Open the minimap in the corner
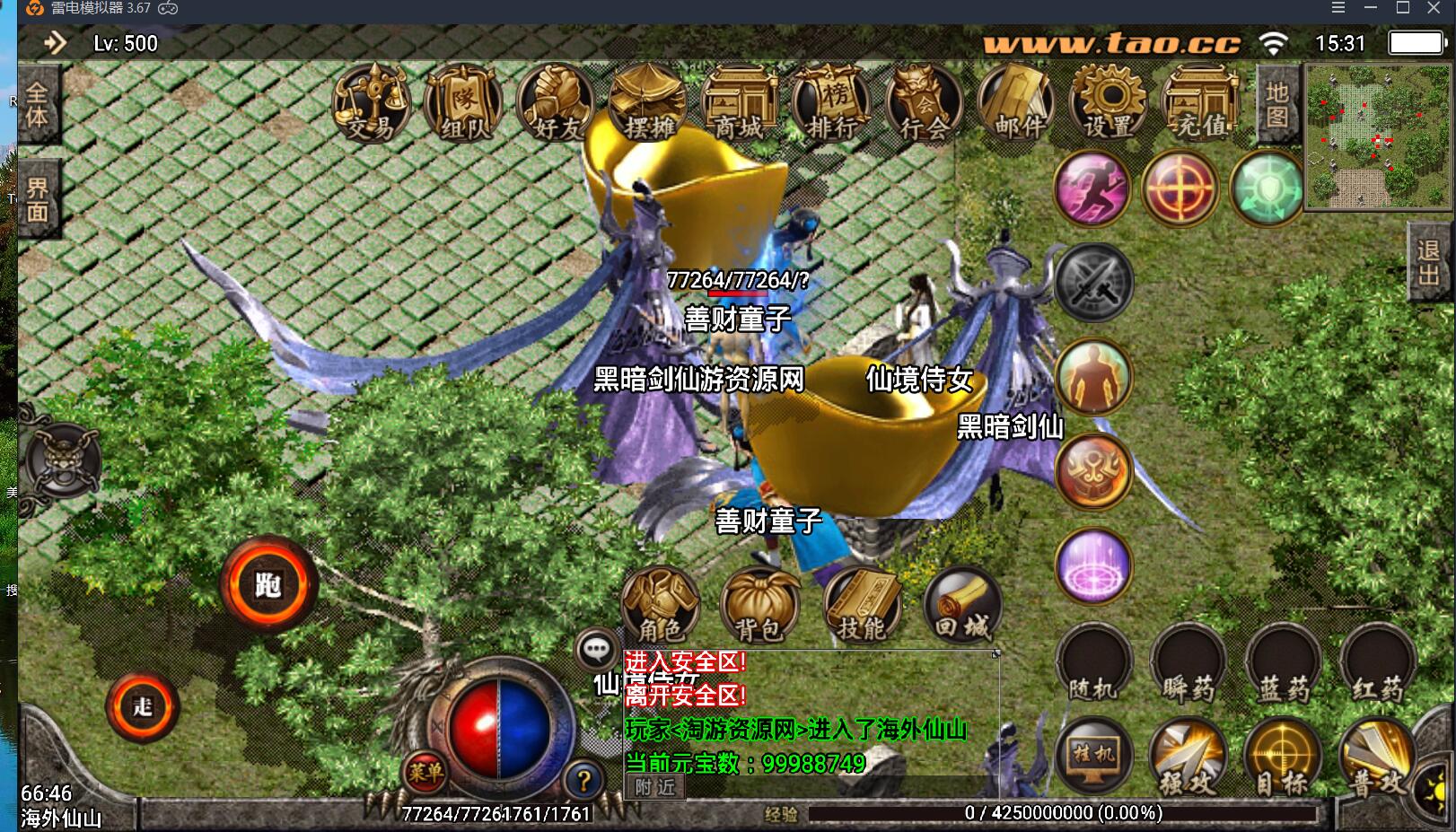Image resolution: width=1456 pixels, height=832 pixels. pos(1374,136)
